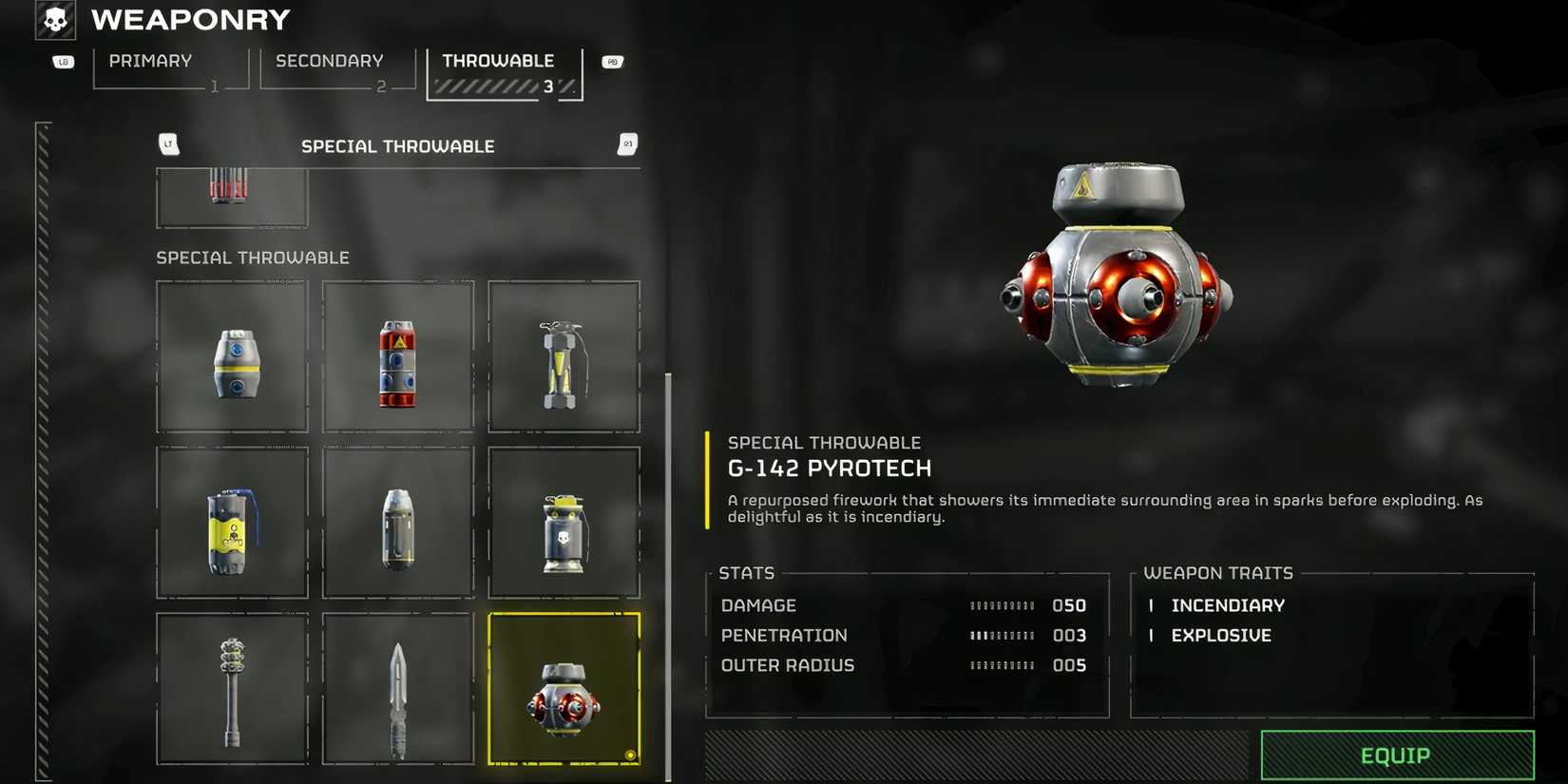Click the EQUIP button
The height and width of the screenshot is (784, 1568).
[1396, 755]
